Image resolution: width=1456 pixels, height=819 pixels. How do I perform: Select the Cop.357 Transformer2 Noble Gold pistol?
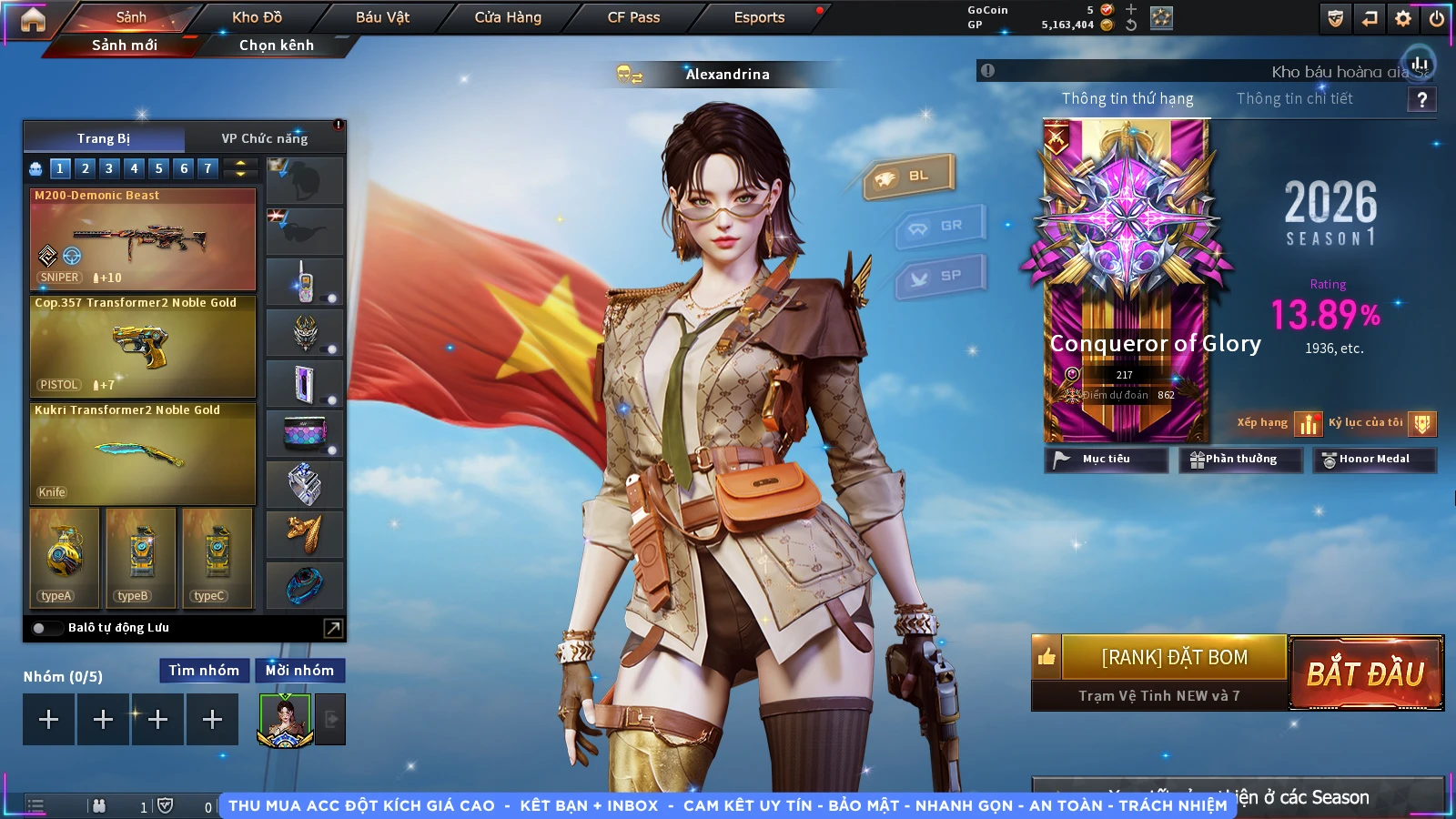[143, 347]
